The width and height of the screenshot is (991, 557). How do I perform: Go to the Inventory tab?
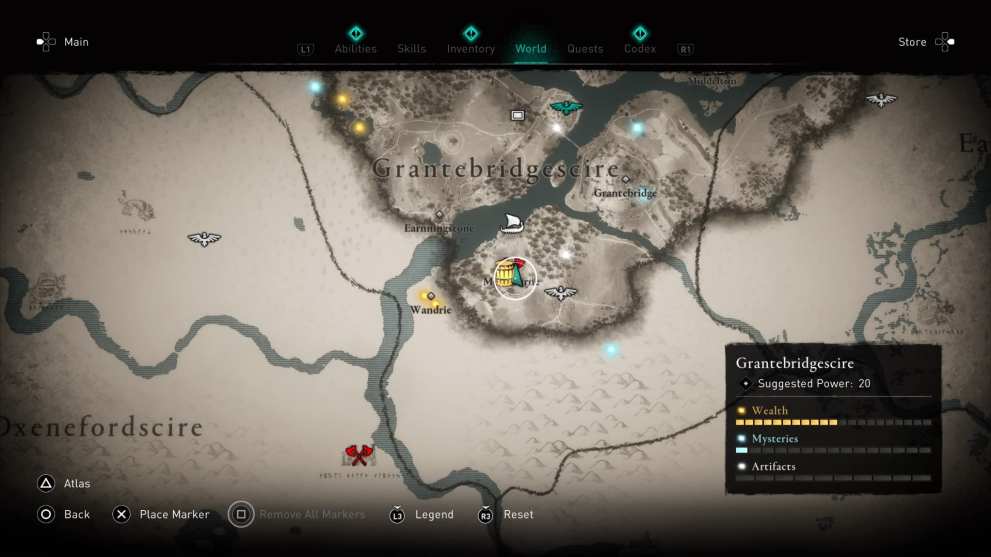coord(470,48)
